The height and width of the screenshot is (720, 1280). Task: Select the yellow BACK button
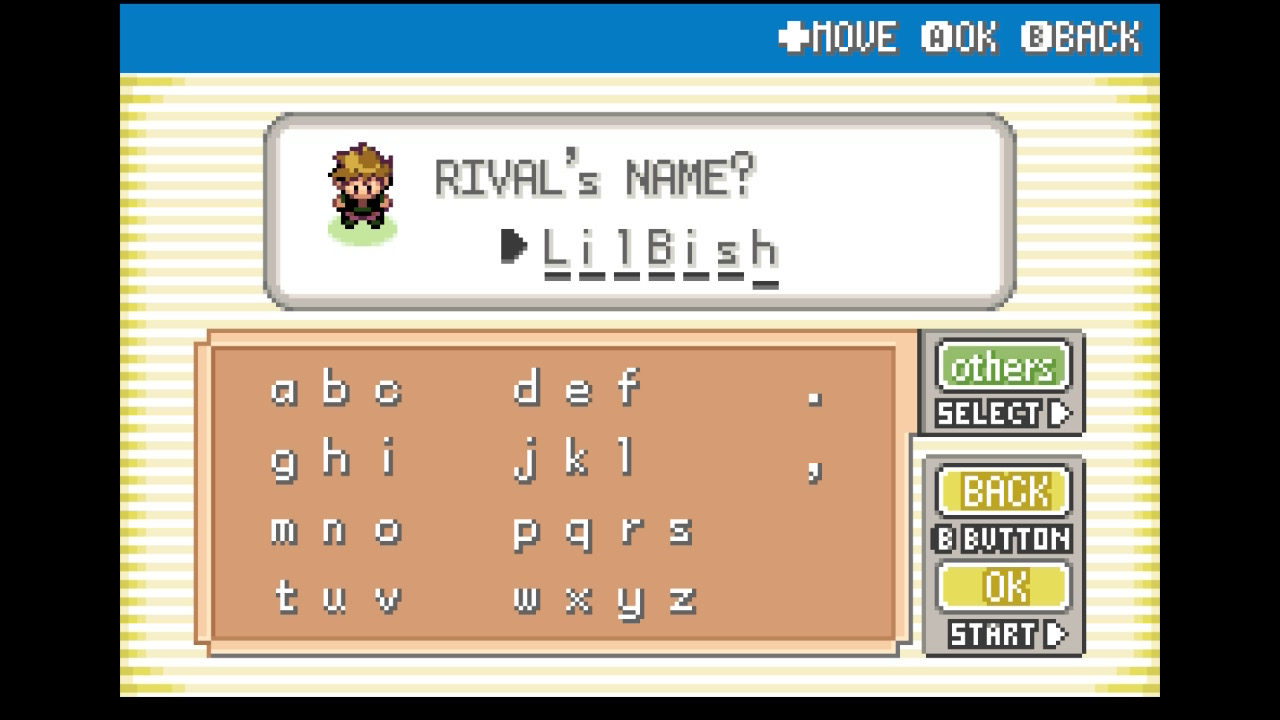[1004, 491]
